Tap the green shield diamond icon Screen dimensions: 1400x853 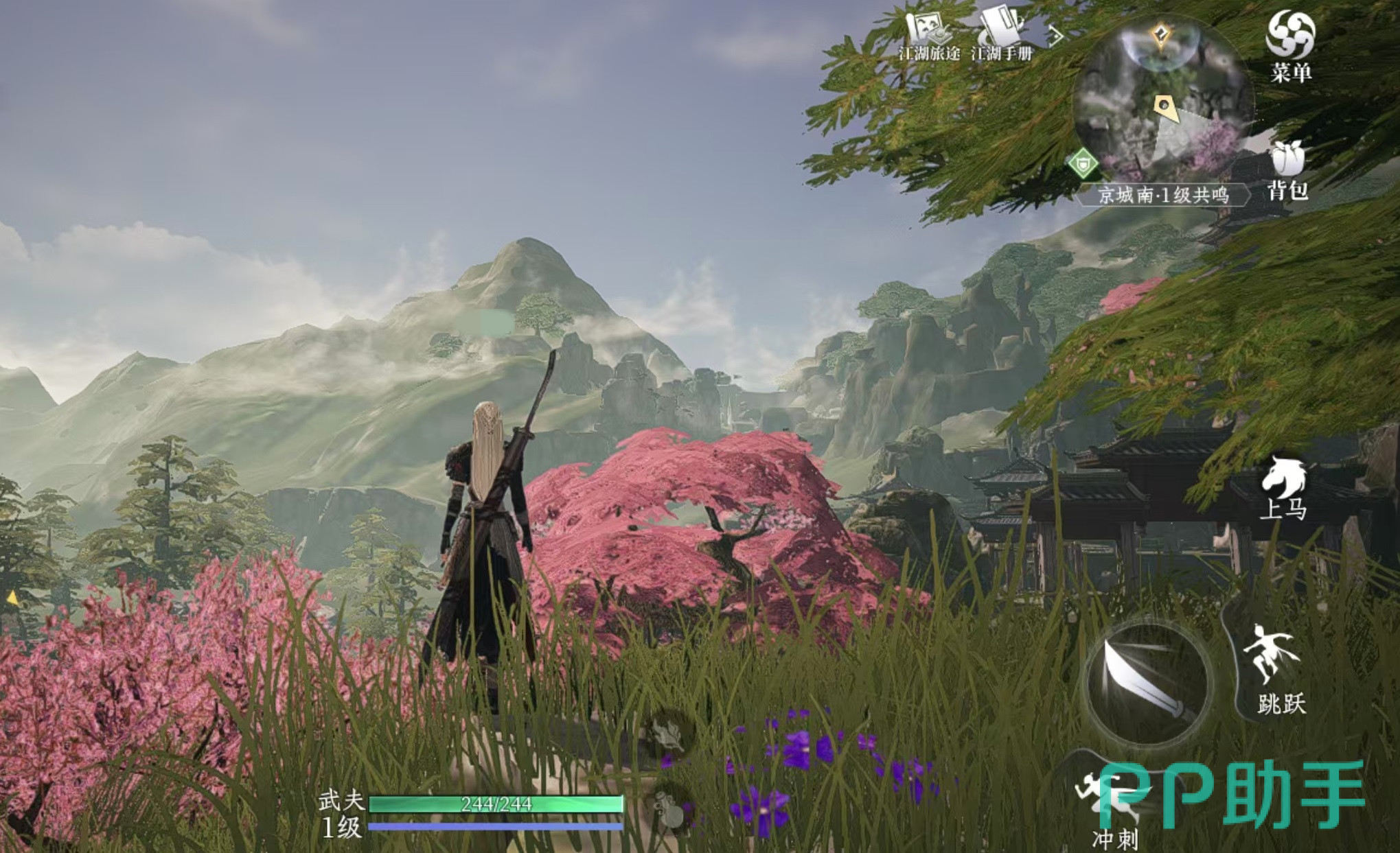pyautogui.click(x=1083, y=165)
